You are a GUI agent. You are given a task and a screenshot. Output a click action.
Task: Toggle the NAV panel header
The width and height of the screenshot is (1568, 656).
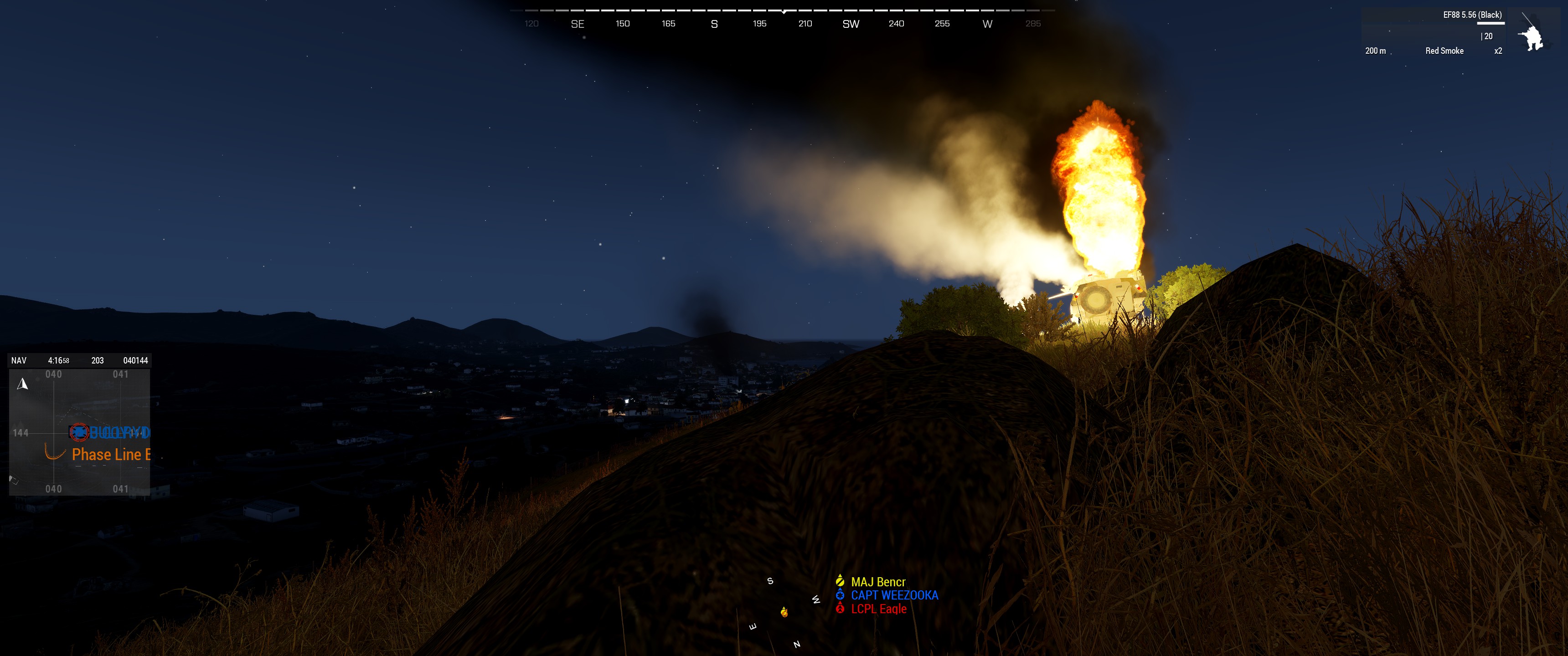(18, 360)
